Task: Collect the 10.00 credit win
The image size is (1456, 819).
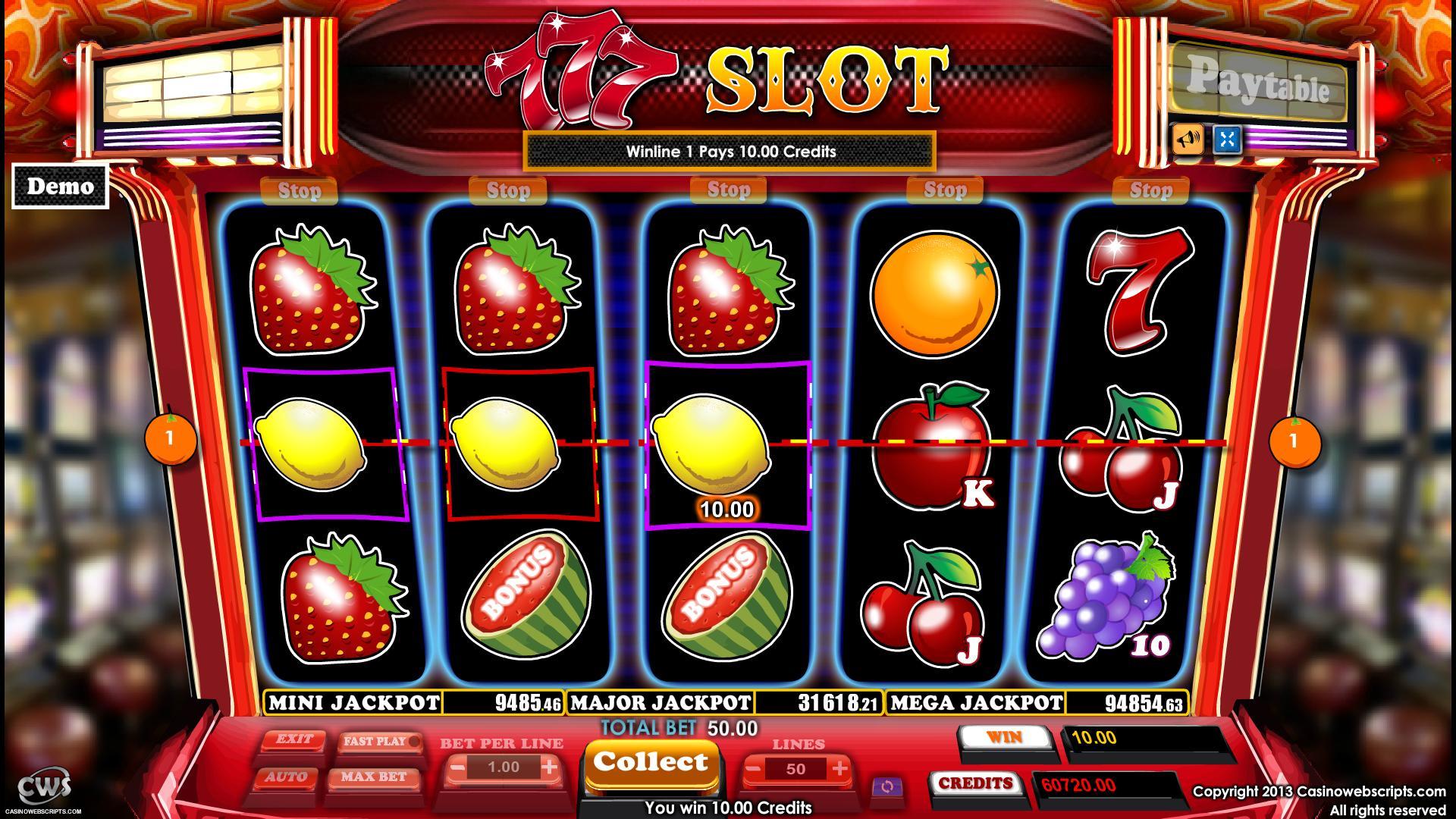Action: pyautogui.click(x=650, y=763)
